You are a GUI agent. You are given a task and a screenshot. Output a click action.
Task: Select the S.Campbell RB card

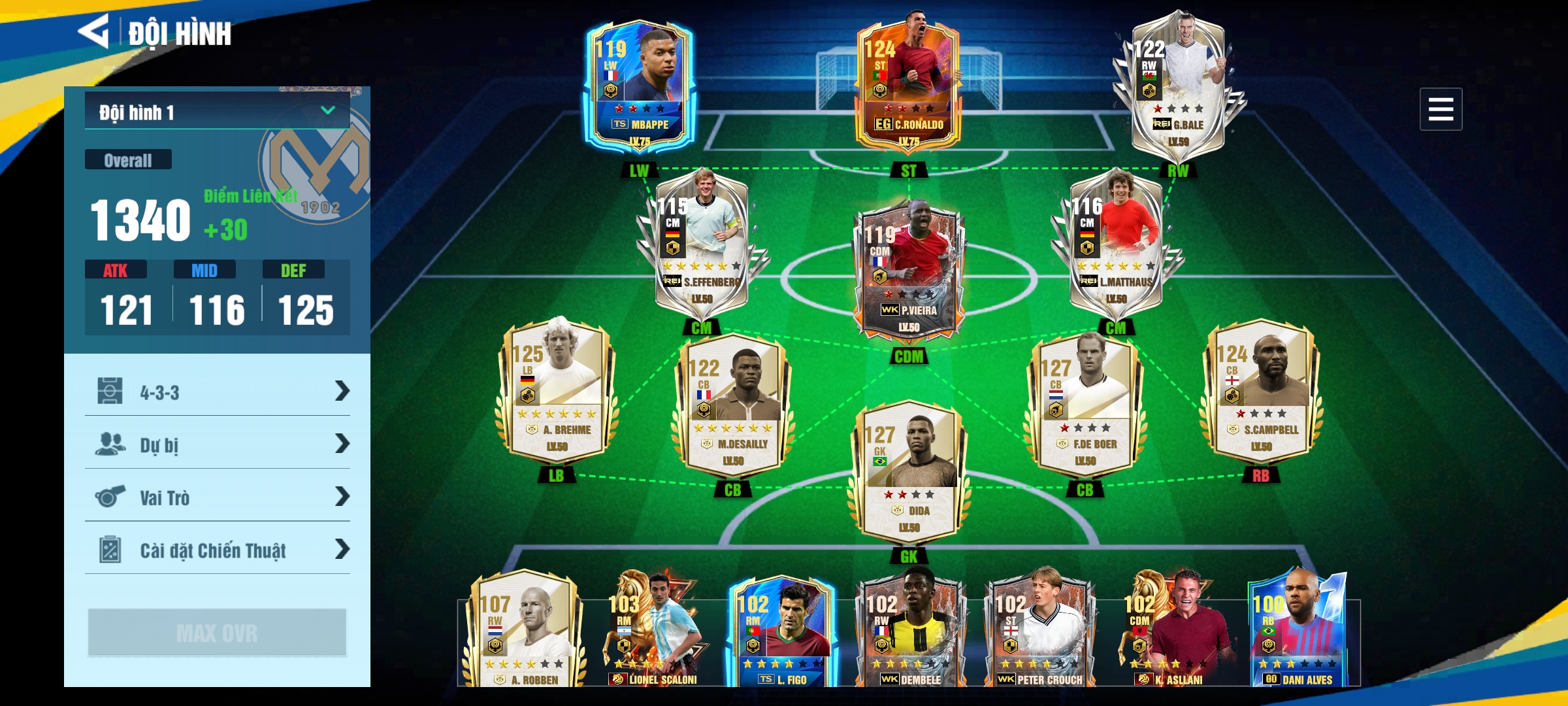[1261, 392]
